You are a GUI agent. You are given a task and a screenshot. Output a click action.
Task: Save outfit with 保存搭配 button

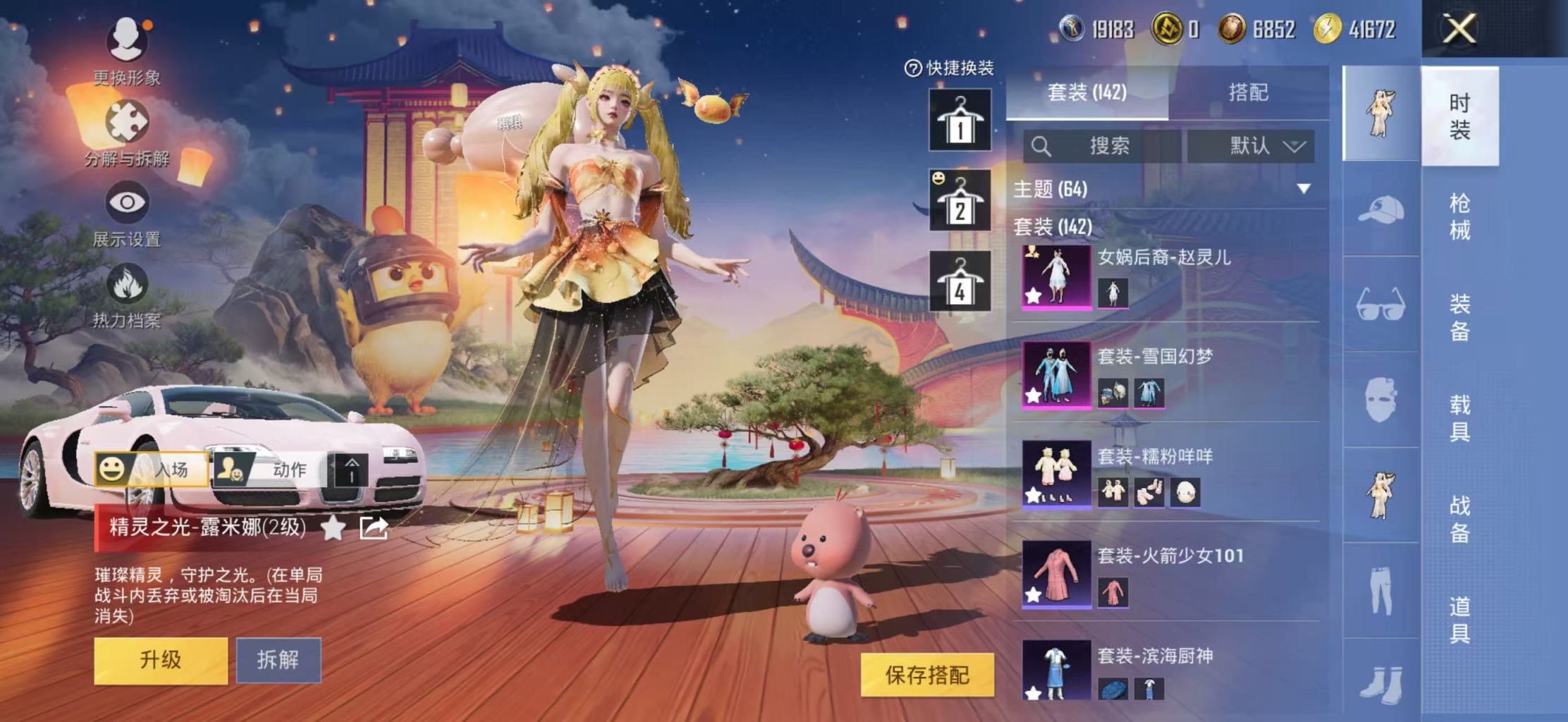(x=927, y=675)
